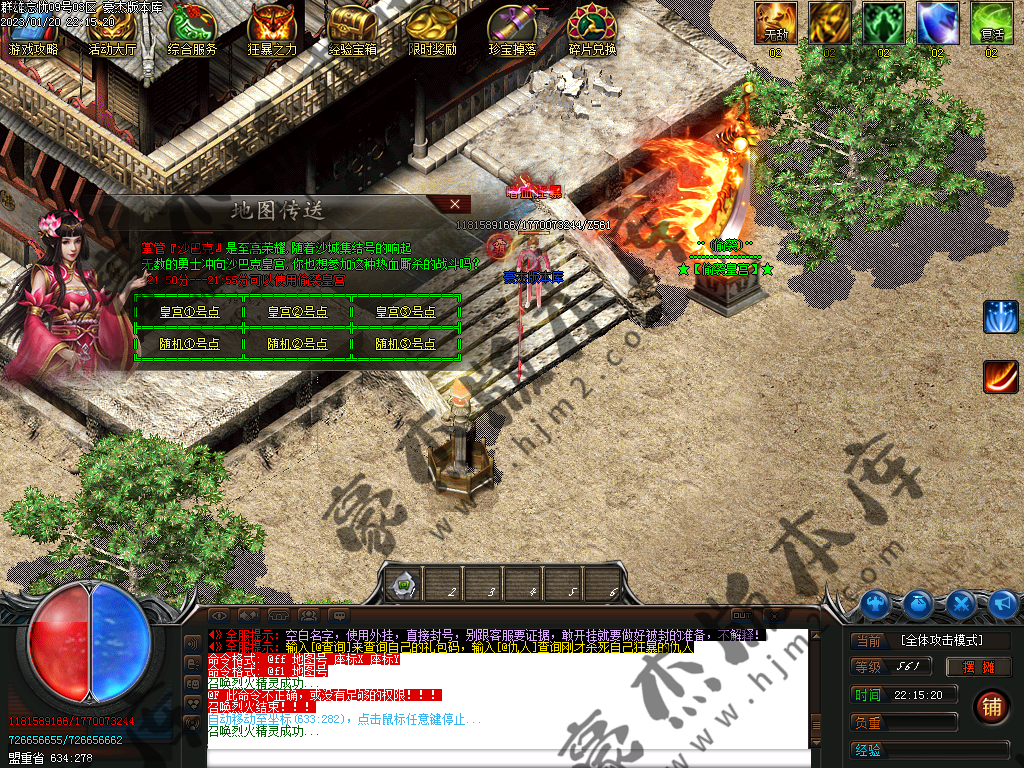This screenshot has width=1024, height=768.
Task: Click the 复活 revive buff icon
Action: [x=991, y=23]
